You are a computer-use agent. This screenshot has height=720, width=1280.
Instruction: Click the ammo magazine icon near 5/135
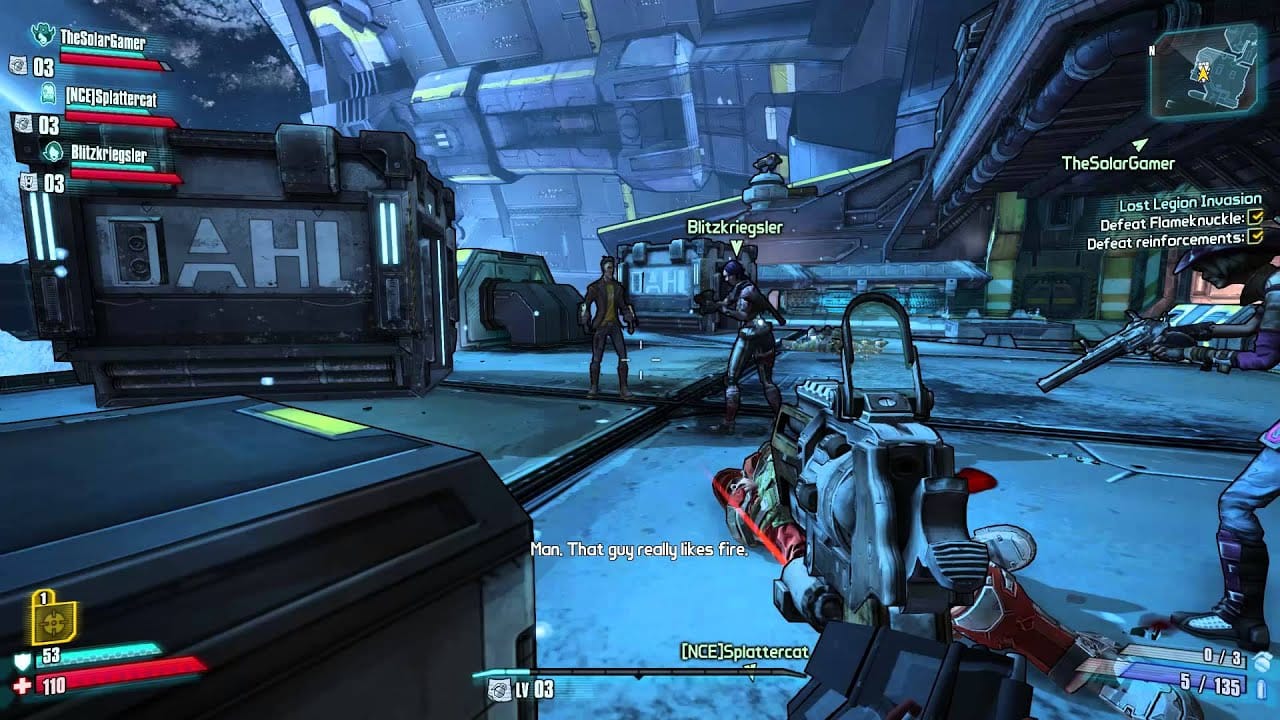1261,687
